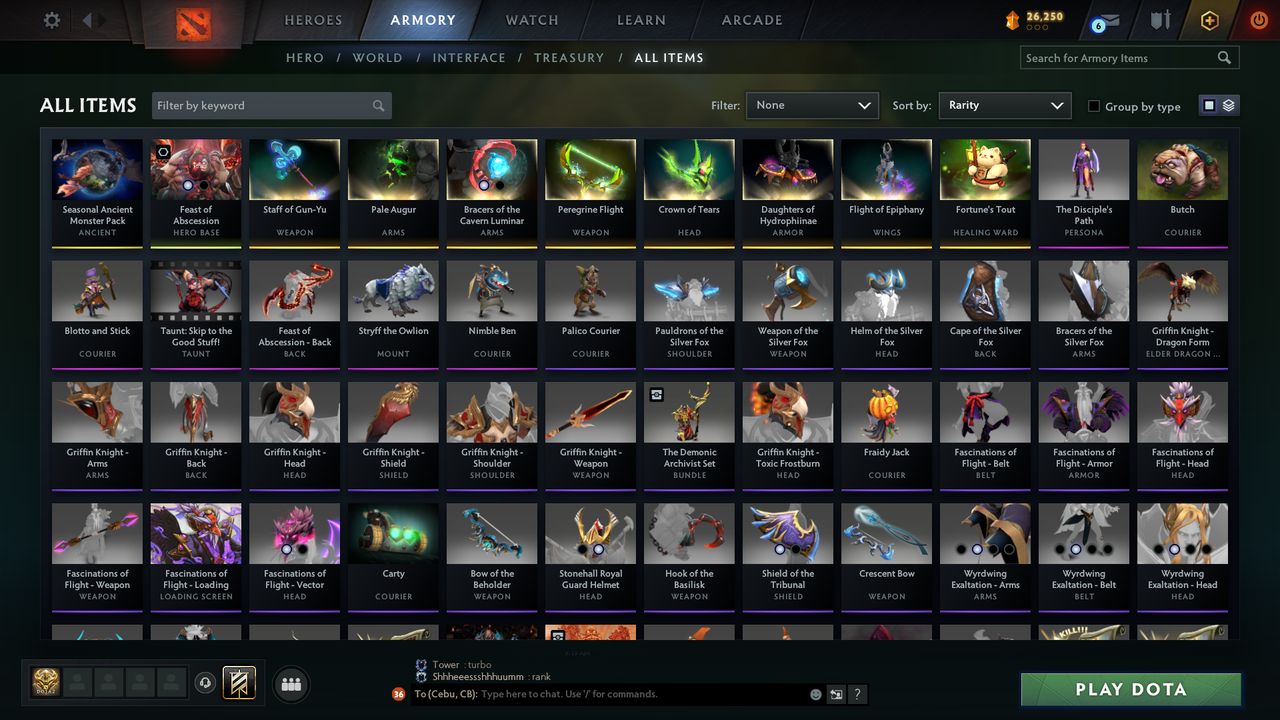1280x720 pixels.
Task: Switch to the WATCH tab
Action: pyautogui.click(x=531, y=19)
